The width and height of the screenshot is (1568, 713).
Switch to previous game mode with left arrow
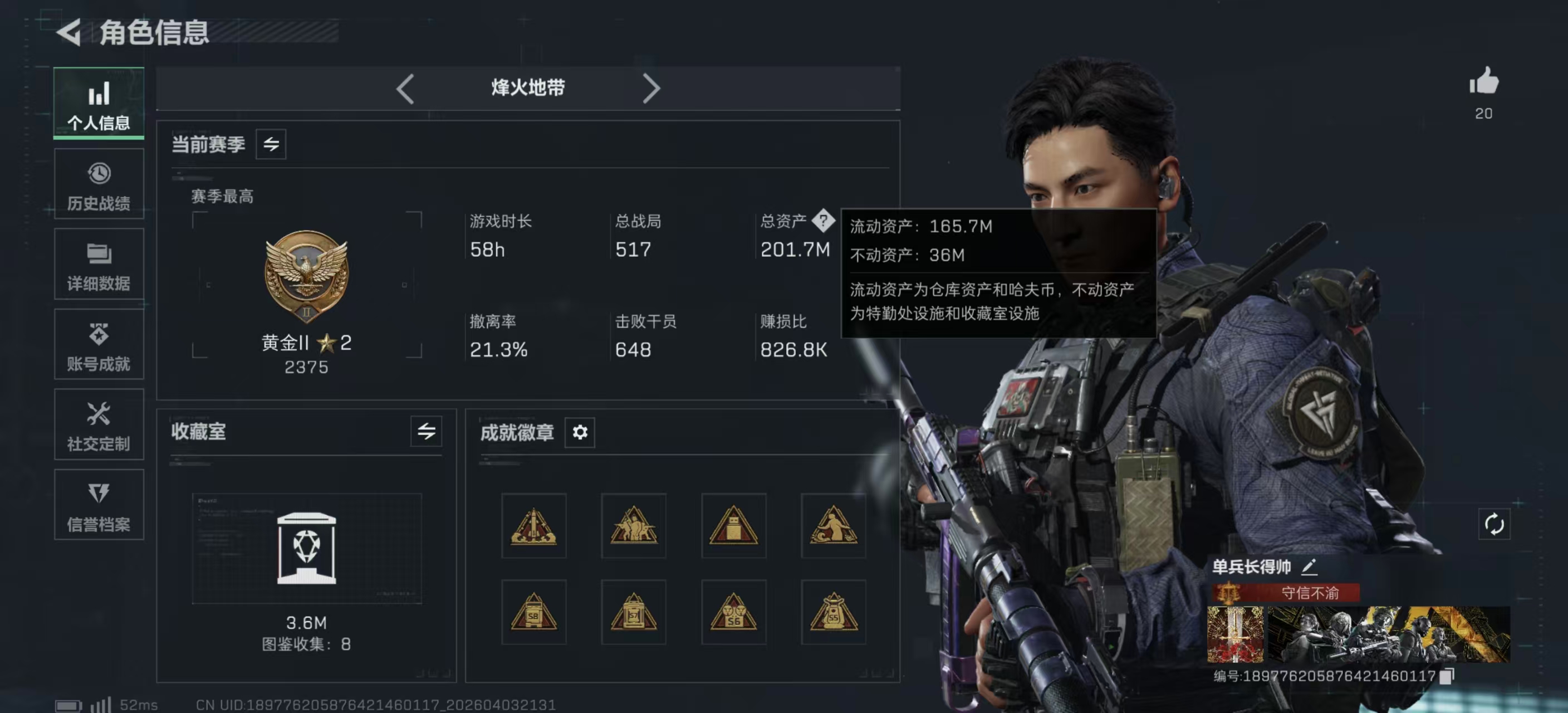point(405,89)
